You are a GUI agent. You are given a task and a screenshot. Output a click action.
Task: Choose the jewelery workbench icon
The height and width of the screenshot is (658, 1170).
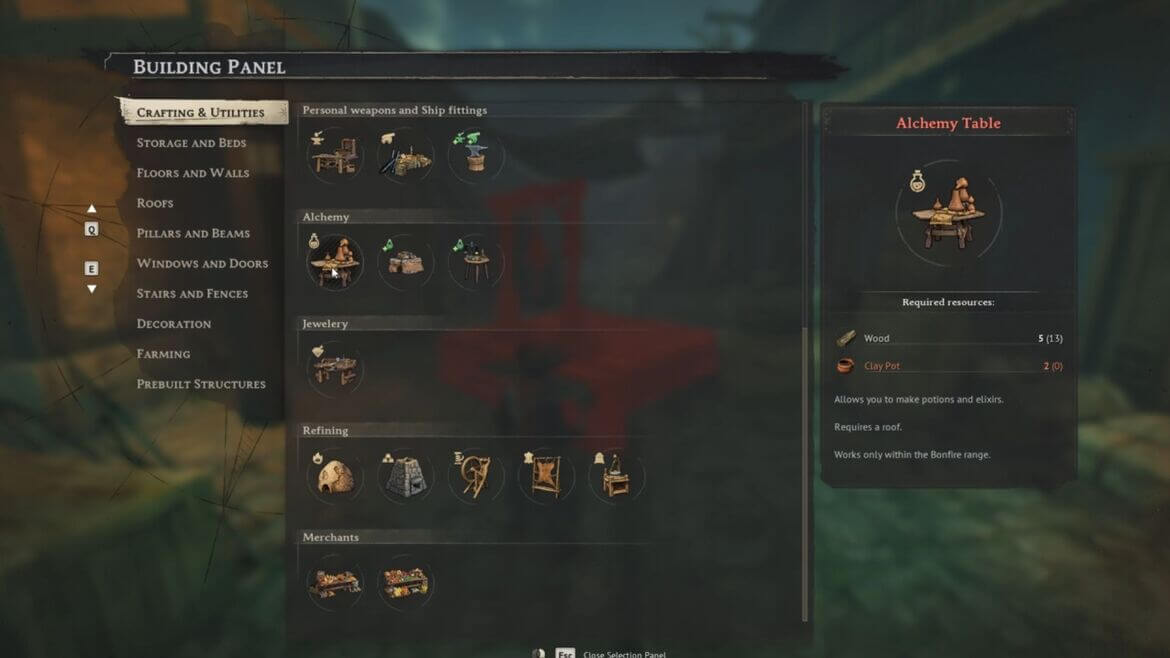334,369
